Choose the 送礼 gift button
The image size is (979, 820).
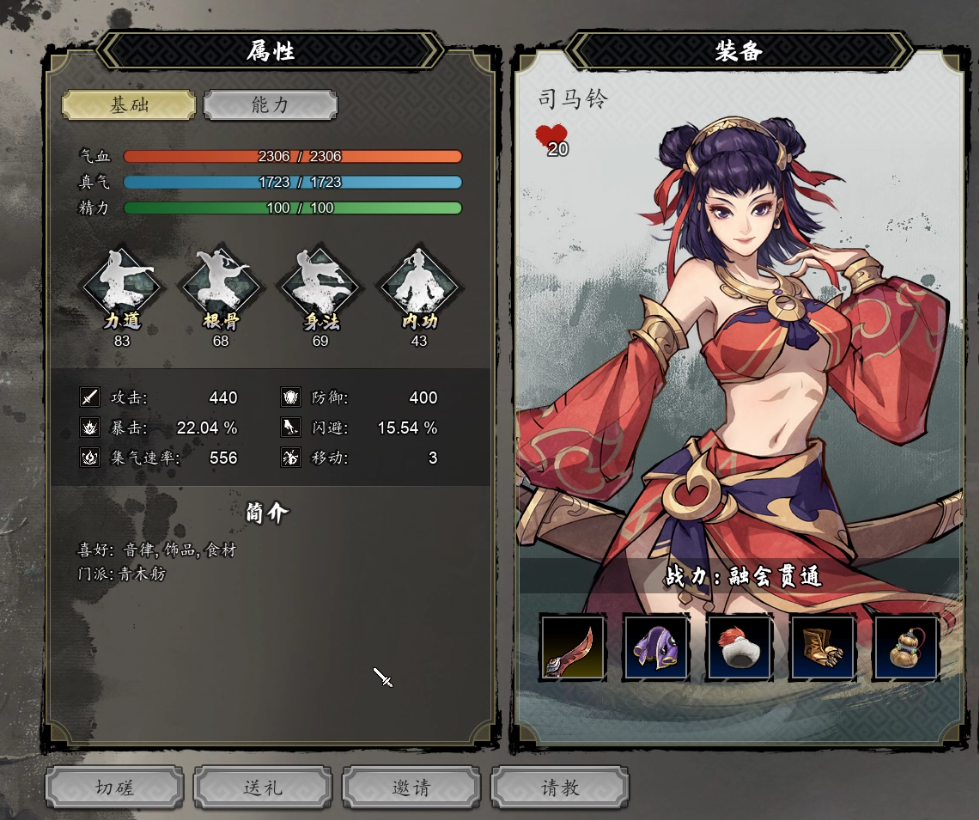(262, 787)
